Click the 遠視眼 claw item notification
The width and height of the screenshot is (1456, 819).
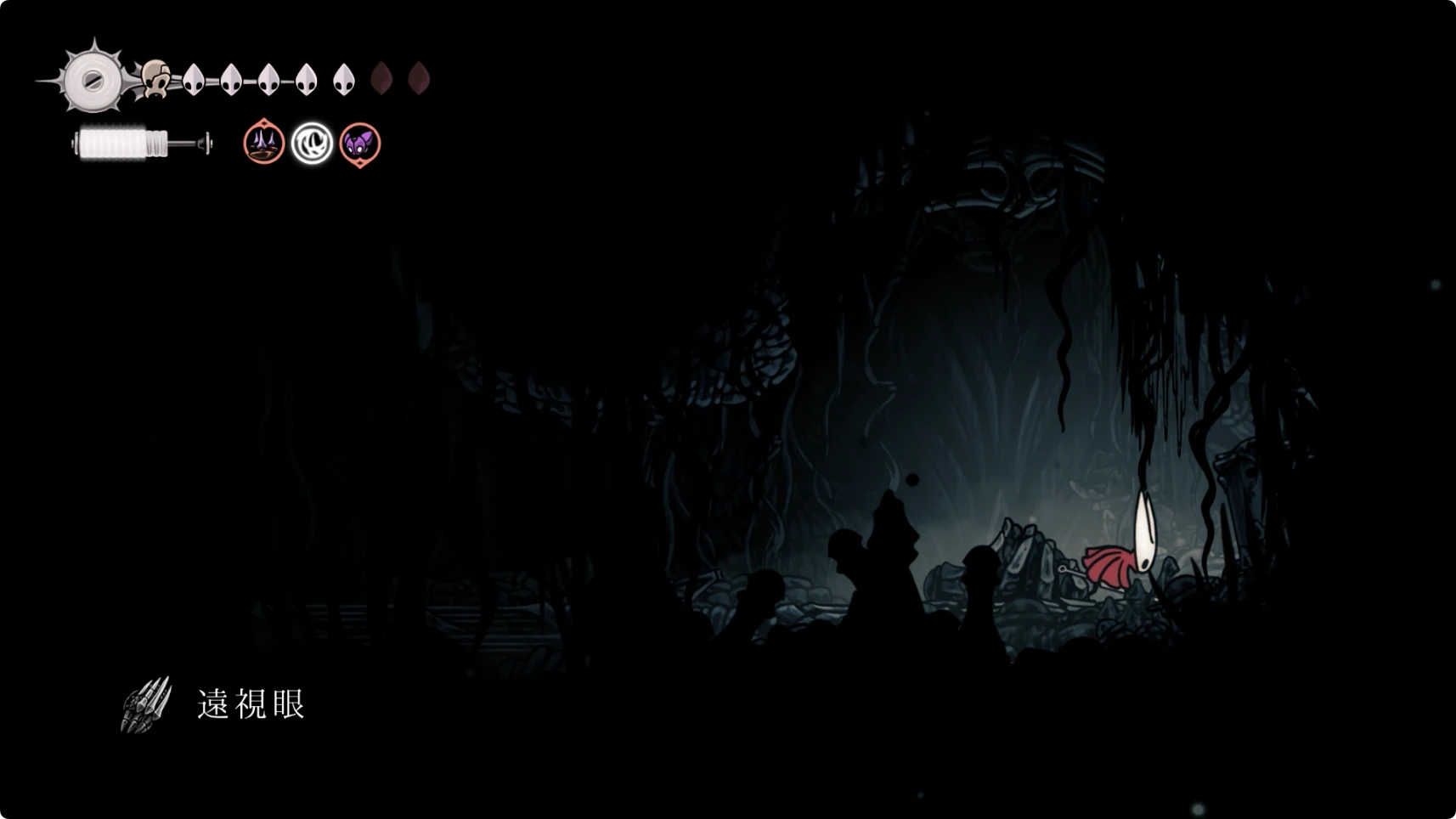click(214, 704)
